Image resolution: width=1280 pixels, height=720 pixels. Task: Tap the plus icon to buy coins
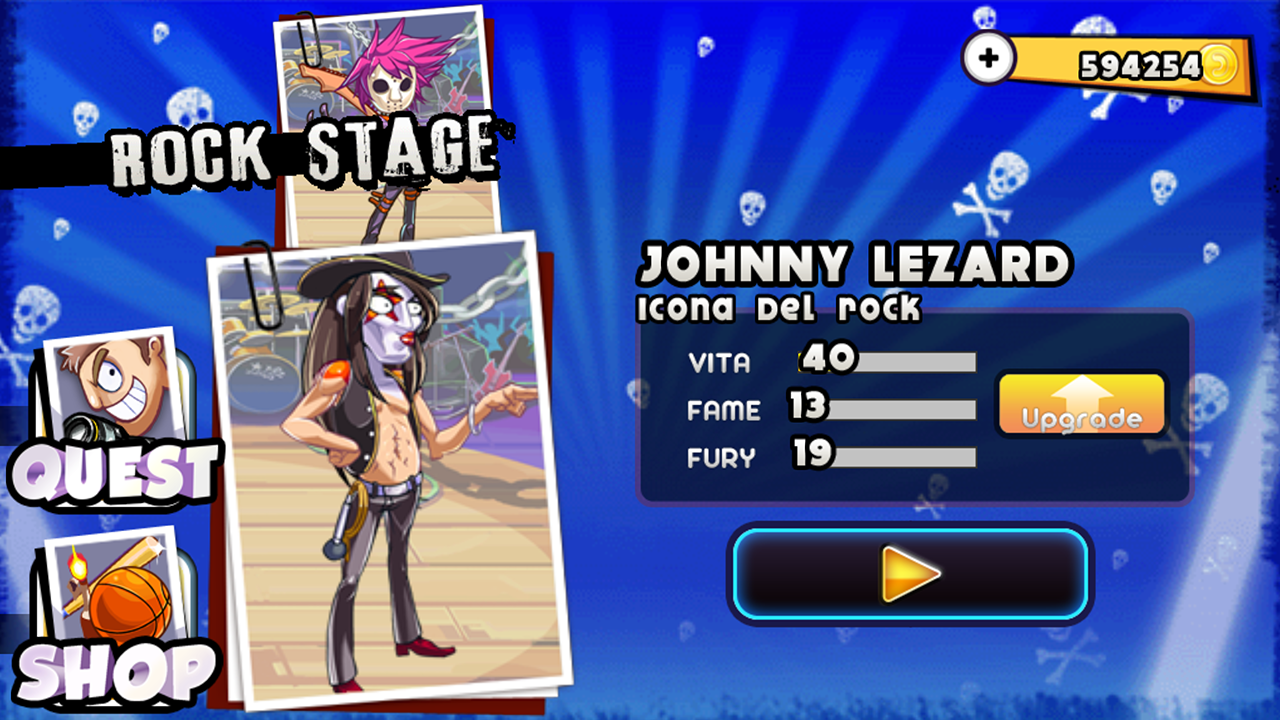click(988, 58)
